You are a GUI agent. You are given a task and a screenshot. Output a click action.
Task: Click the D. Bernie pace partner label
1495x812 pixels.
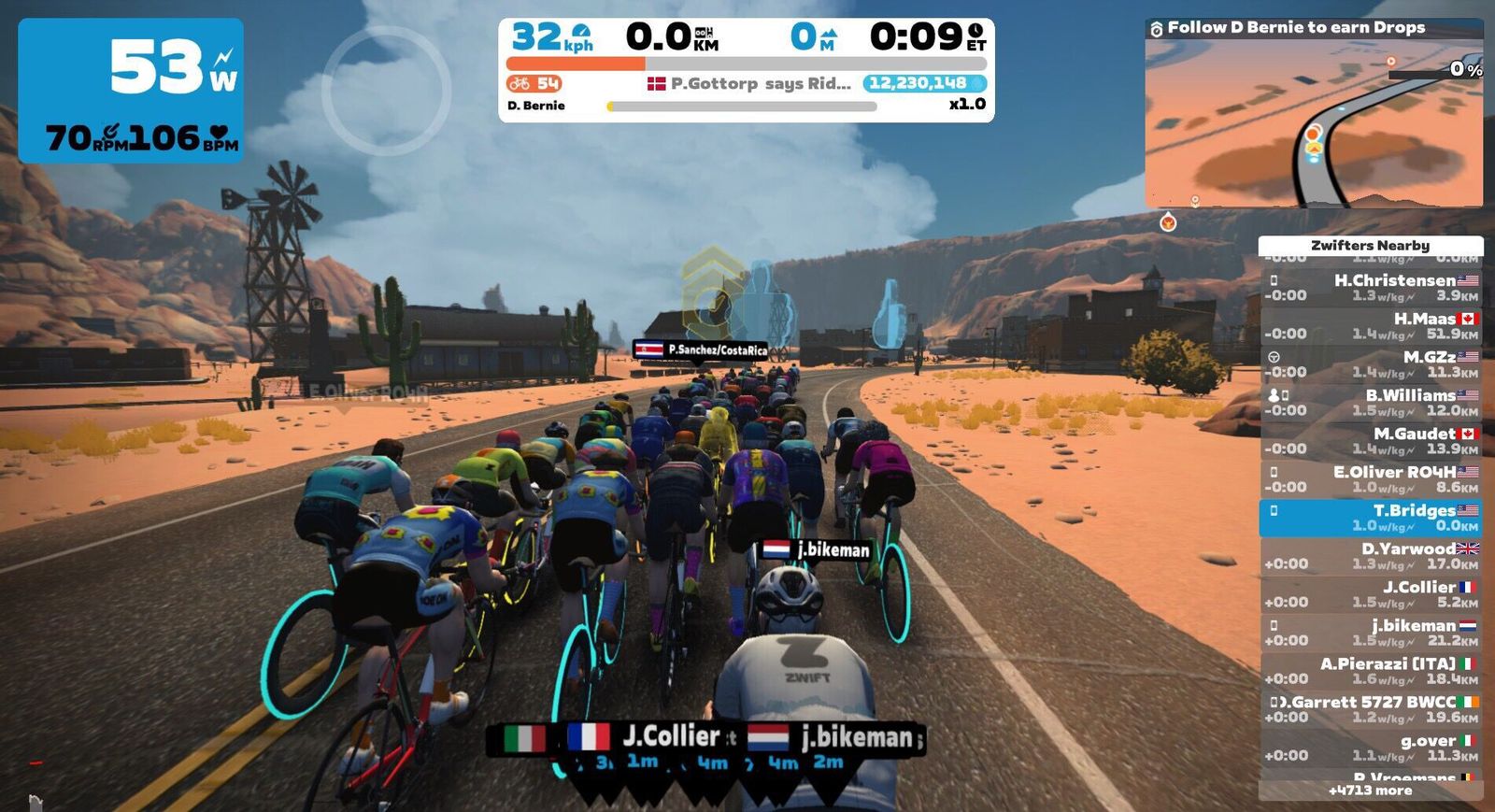coord(536,106)
